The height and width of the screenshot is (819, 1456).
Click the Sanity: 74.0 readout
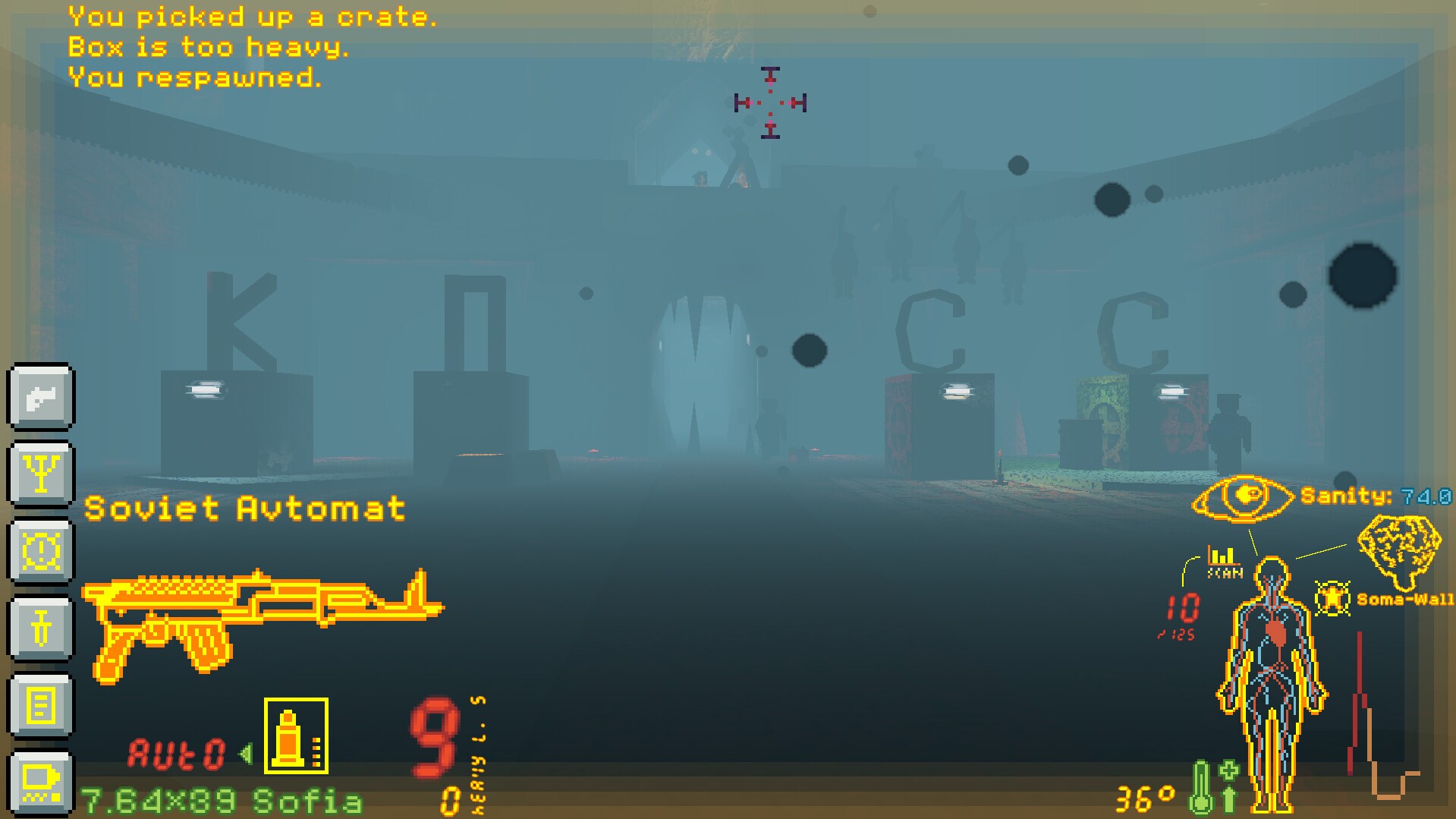click(x=1372, y=497)
